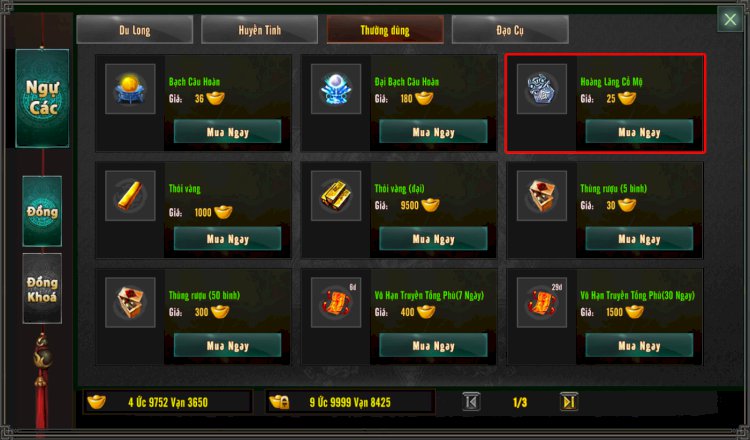Switch to the Du Long tab
The width and height of the screenshot is (750, 440).
coord(137,30)
